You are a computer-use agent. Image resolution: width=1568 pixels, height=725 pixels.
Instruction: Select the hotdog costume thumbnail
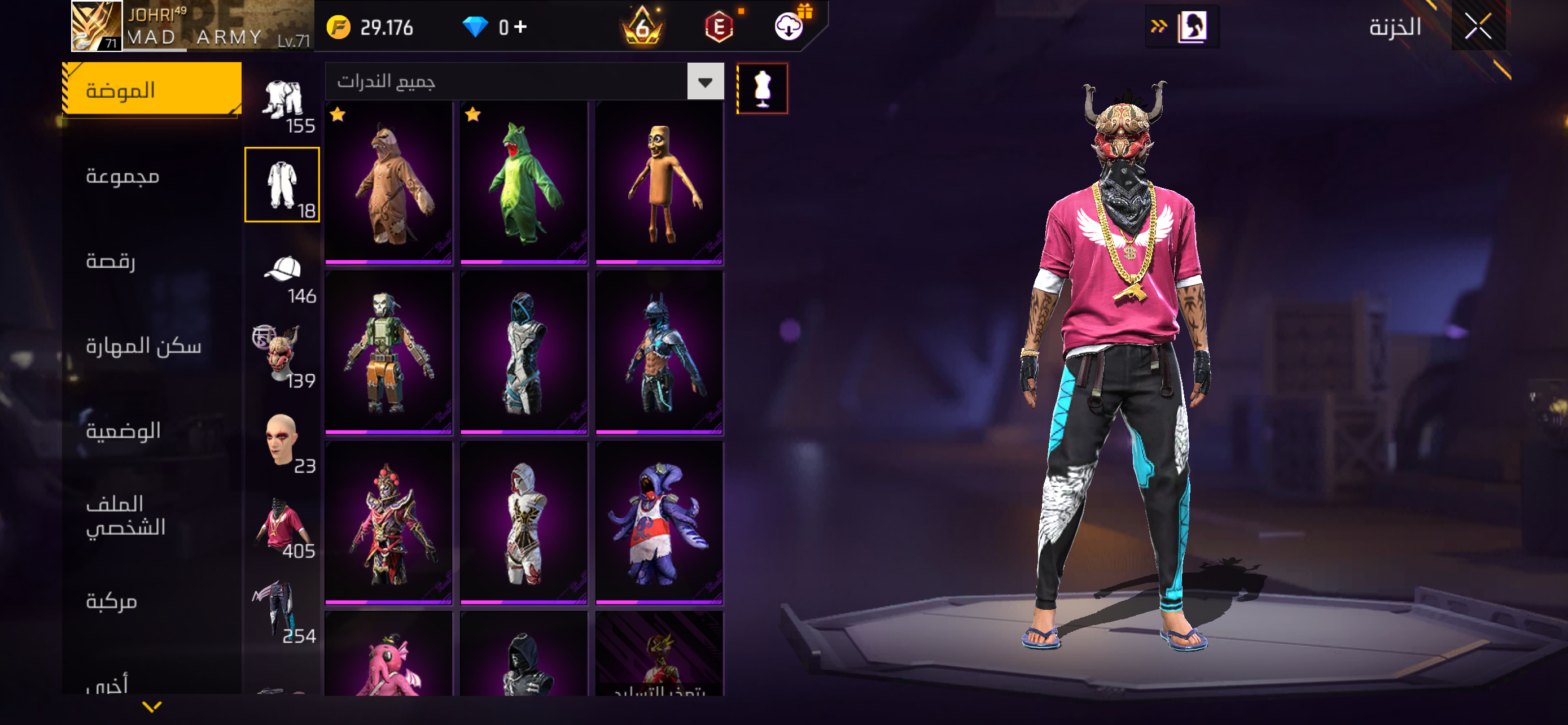pyautogui.click(x=658, y=182)
